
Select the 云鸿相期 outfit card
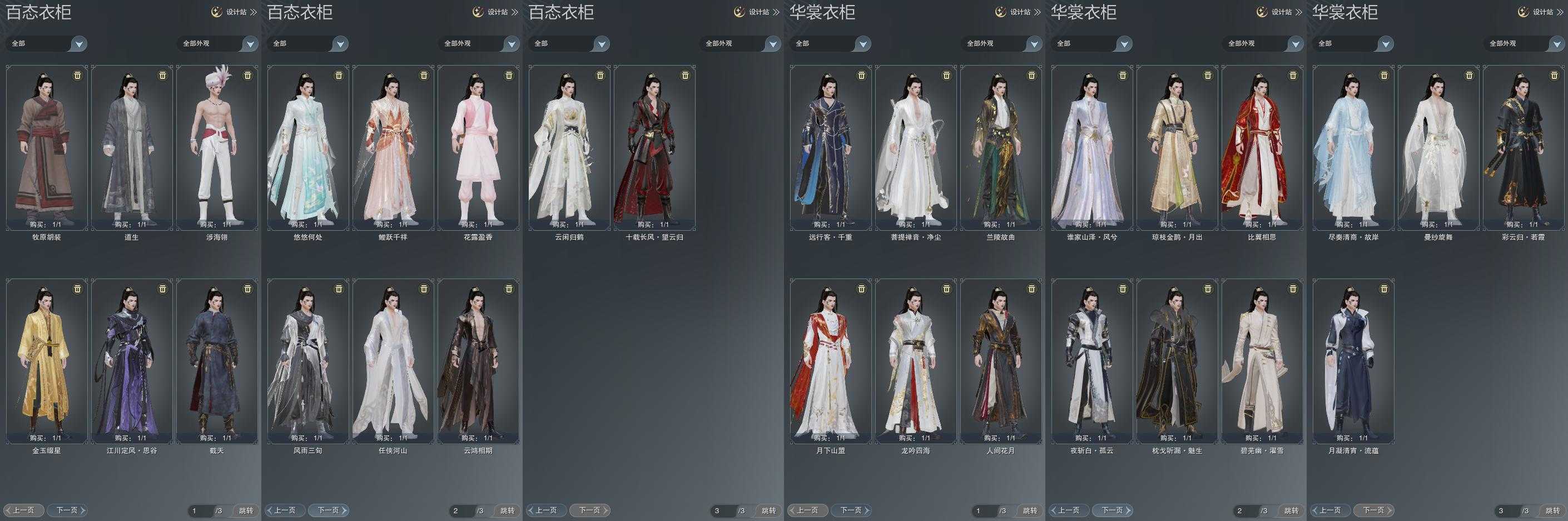(478, 361)
